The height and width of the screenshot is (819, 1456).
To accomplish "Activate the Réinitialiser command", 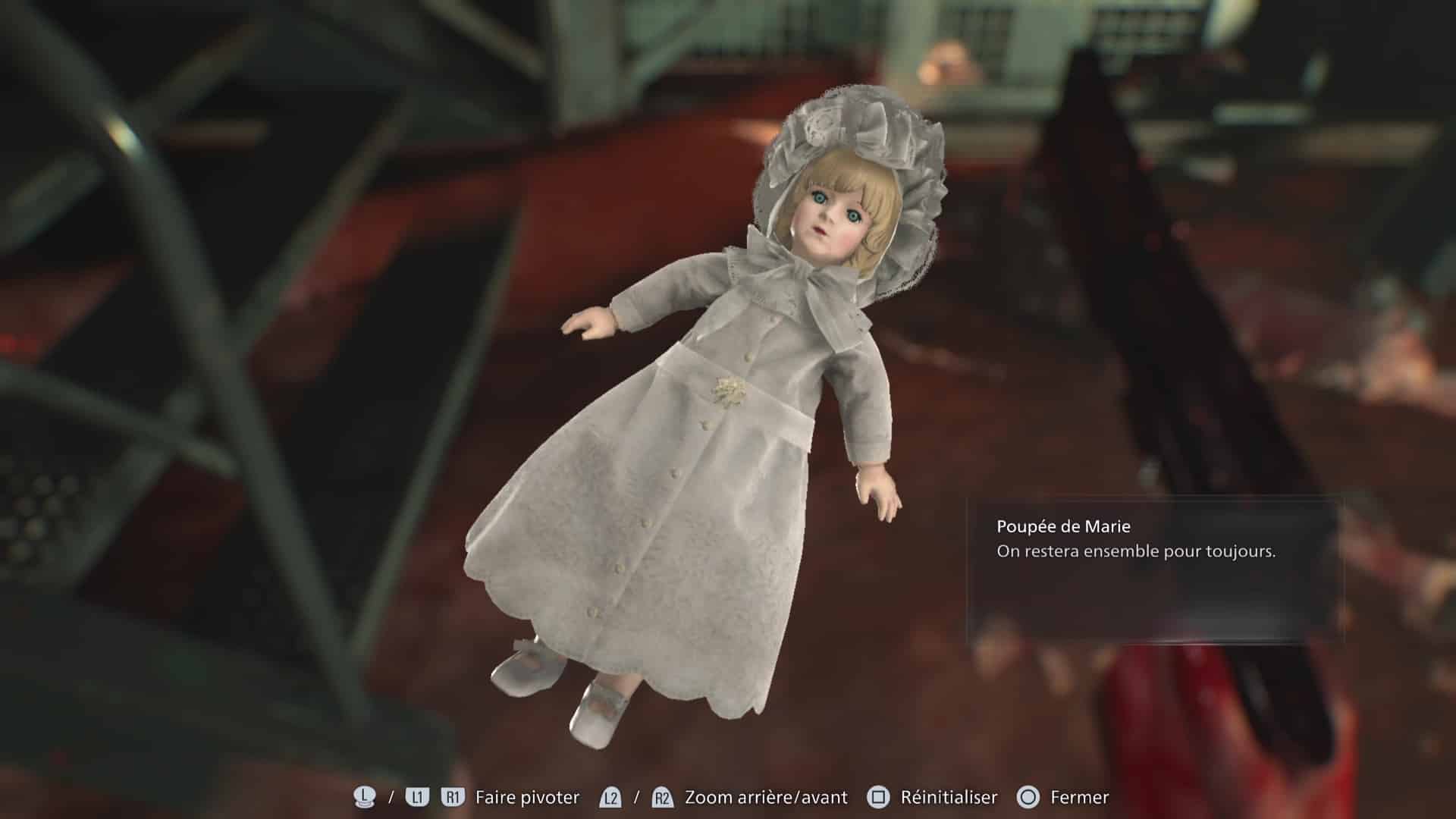I will (x=949, y=797).
